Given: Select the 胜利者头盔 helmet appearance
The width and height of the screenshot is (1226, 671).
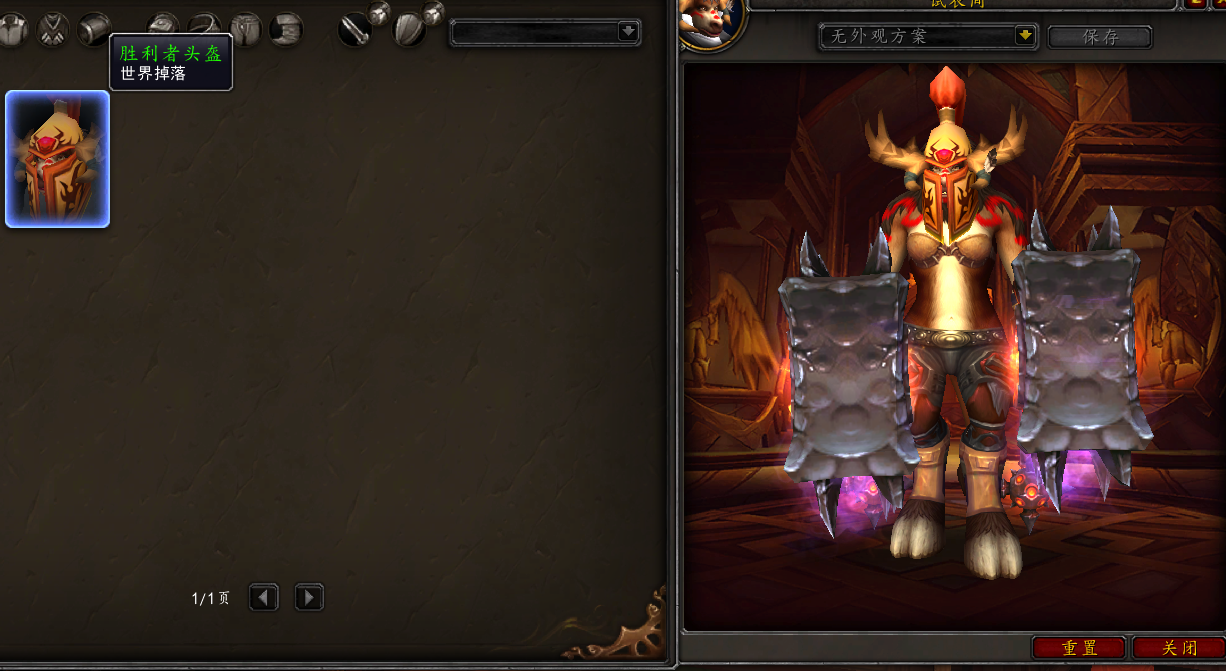Looking at the screenshot, I should pos(57,159).
